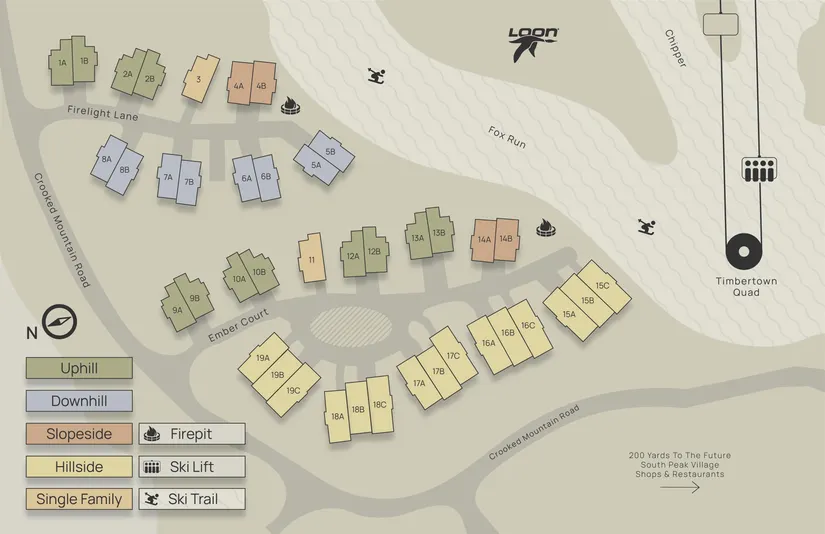
Task: Select downhill unit 5B
Action: (330, 150)
